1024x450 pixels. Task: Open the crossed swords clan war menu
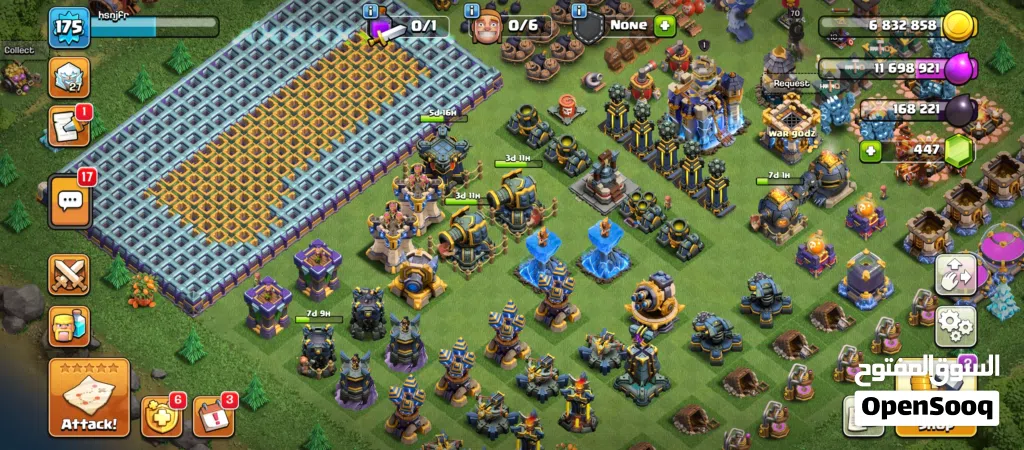[69, 275]
